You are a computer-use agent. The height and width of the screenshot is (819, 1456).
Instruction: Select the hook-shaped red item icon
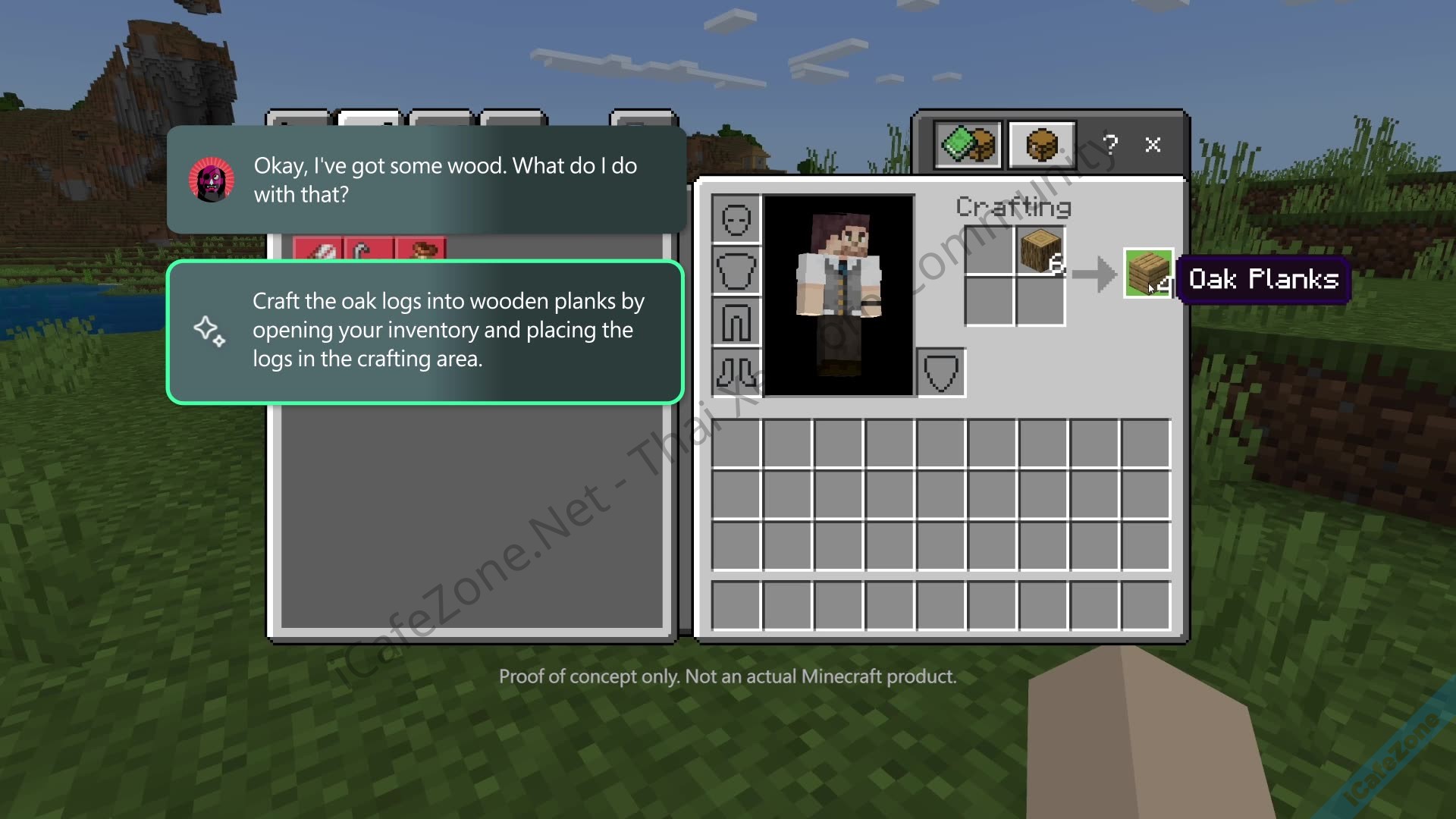pyautogui.click(x=369, y=251)
